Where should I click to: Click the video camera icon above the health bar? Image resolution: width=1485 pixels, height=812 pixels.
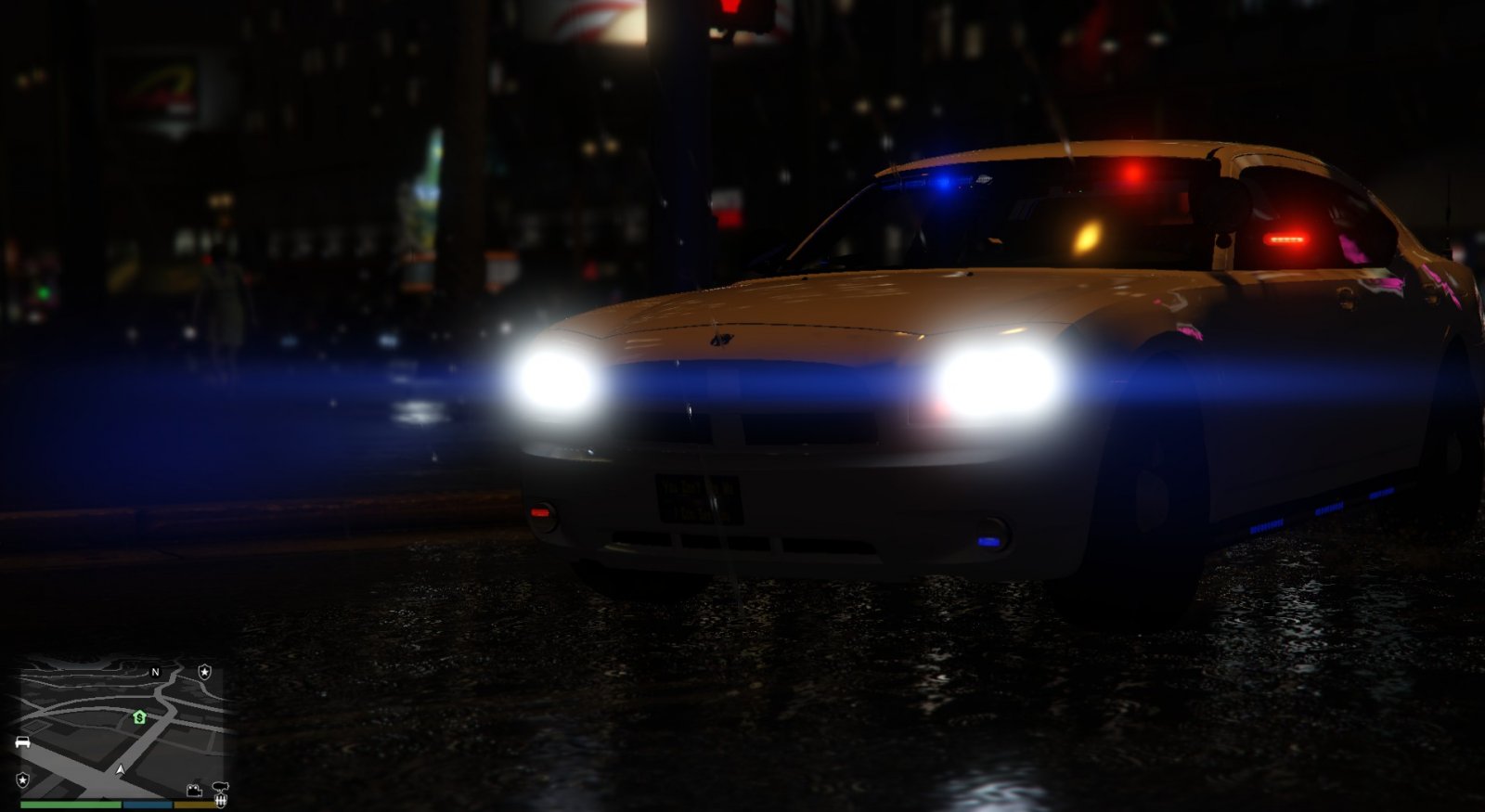194,791
